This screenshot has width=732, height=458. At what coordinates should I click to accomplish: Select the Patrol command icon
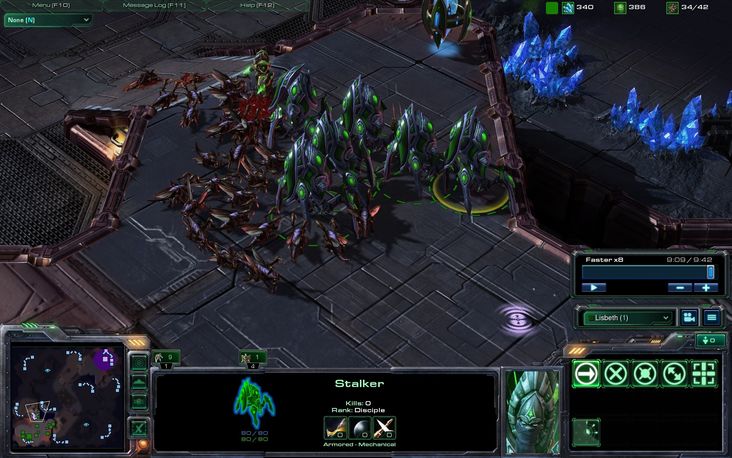tap(676, 374)
